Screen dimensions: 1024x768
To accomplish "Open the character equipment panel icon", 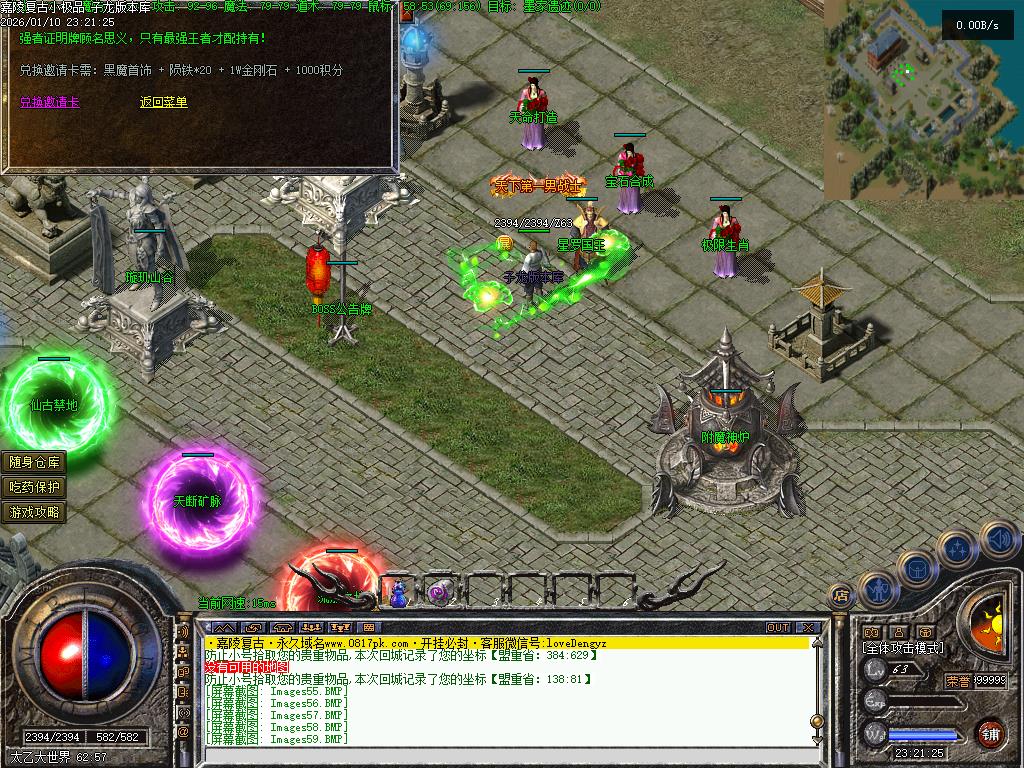I will [x=878, y=590].
